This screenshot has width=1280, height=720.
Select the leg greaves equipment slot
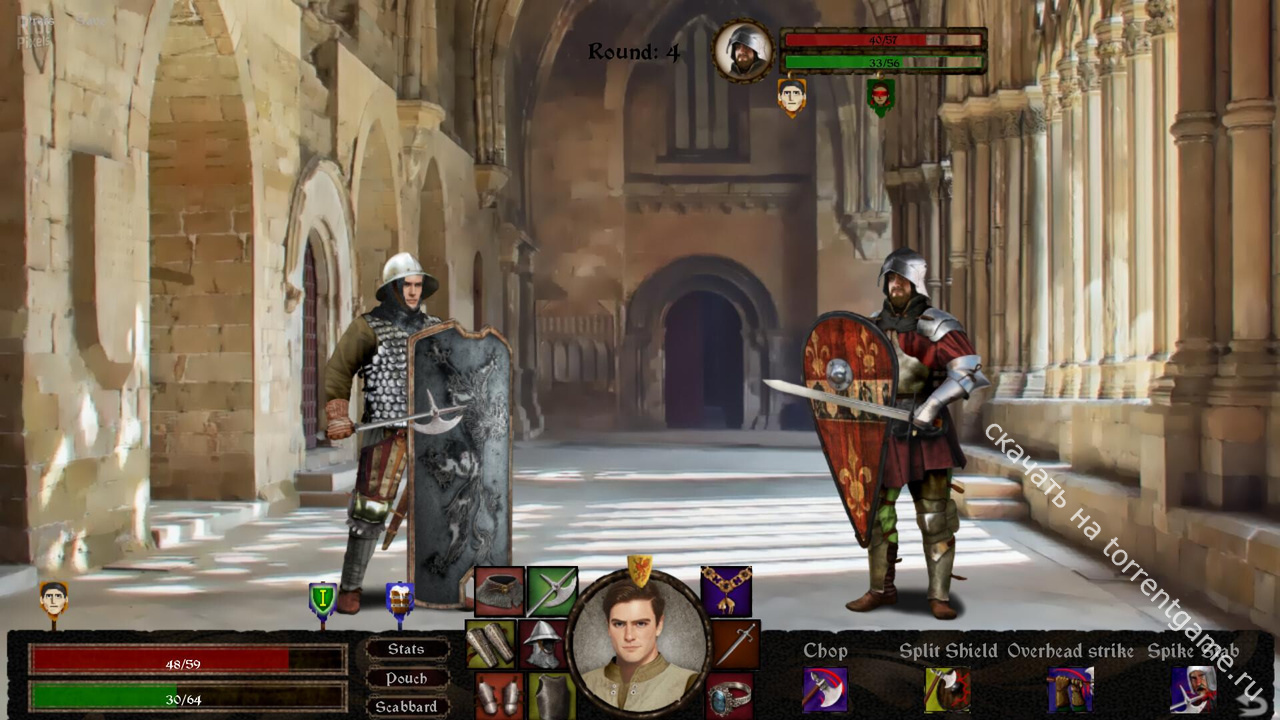point(498,696)
